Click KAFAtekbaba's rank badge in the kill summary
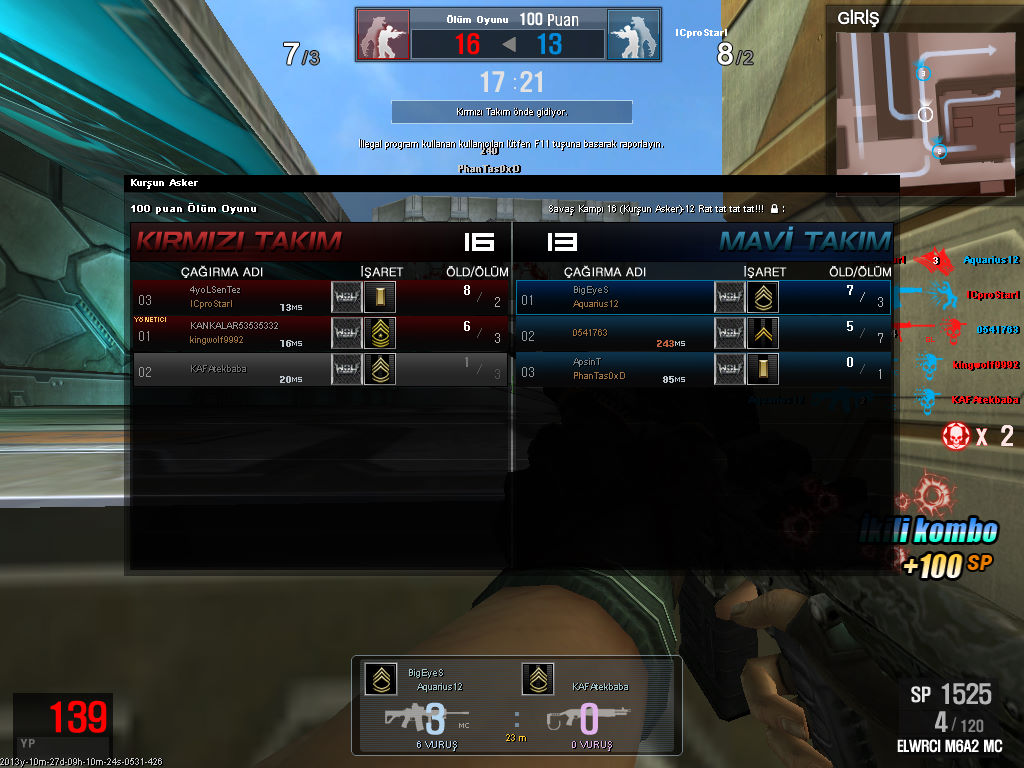 [538, 679]
